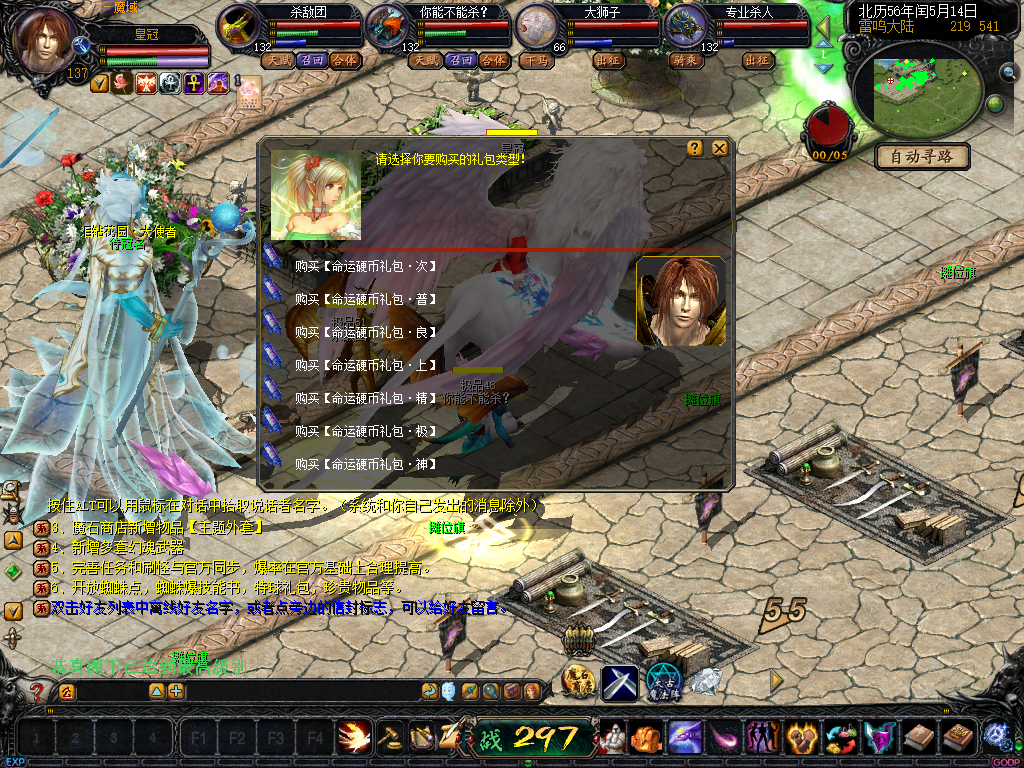Open the dialog's question mark help
Image resolution: width=1024 pixels, height=768 pixels.
click(695, 149)
